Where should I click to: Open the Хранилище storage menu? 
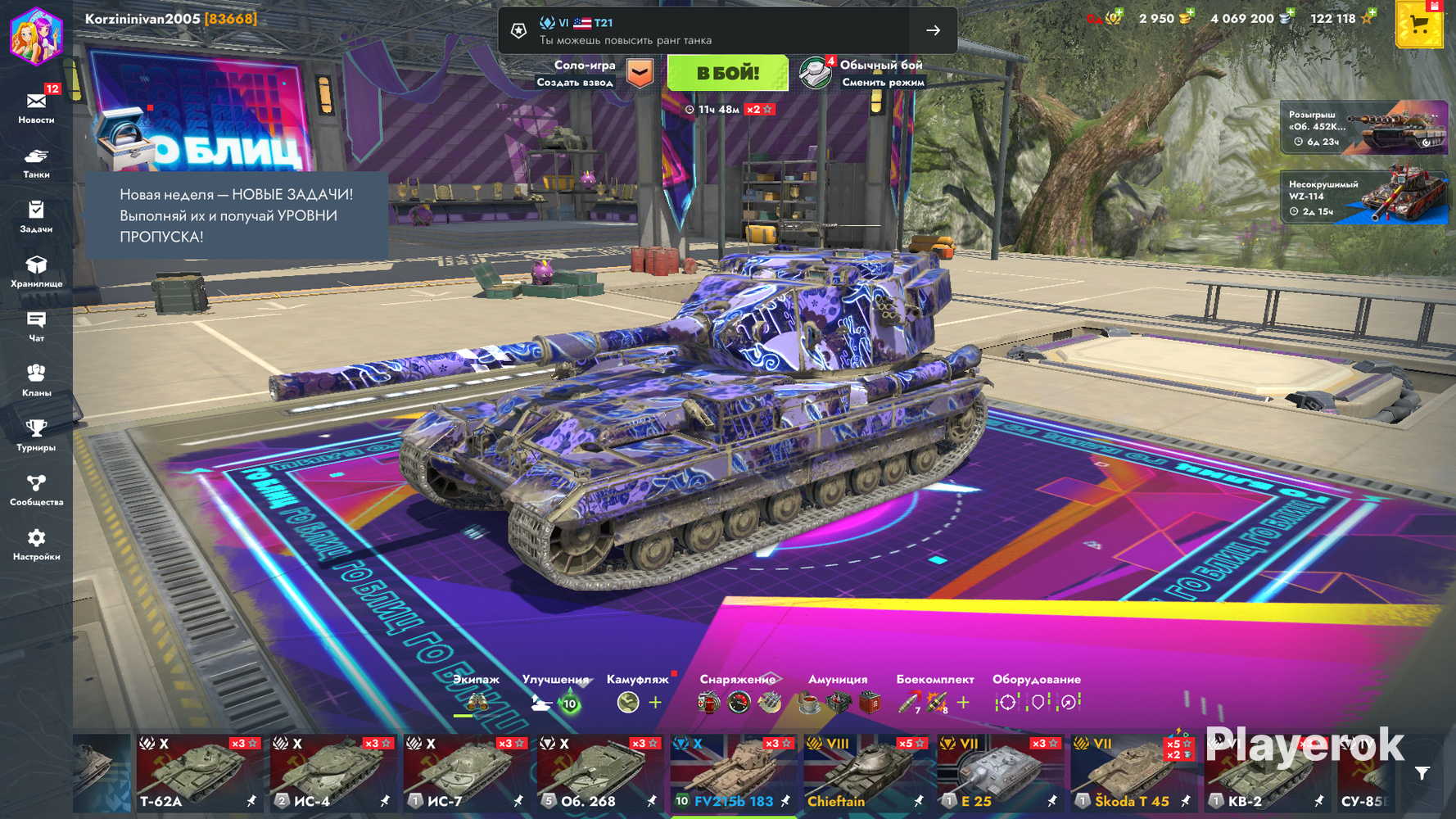coord(36,271)
